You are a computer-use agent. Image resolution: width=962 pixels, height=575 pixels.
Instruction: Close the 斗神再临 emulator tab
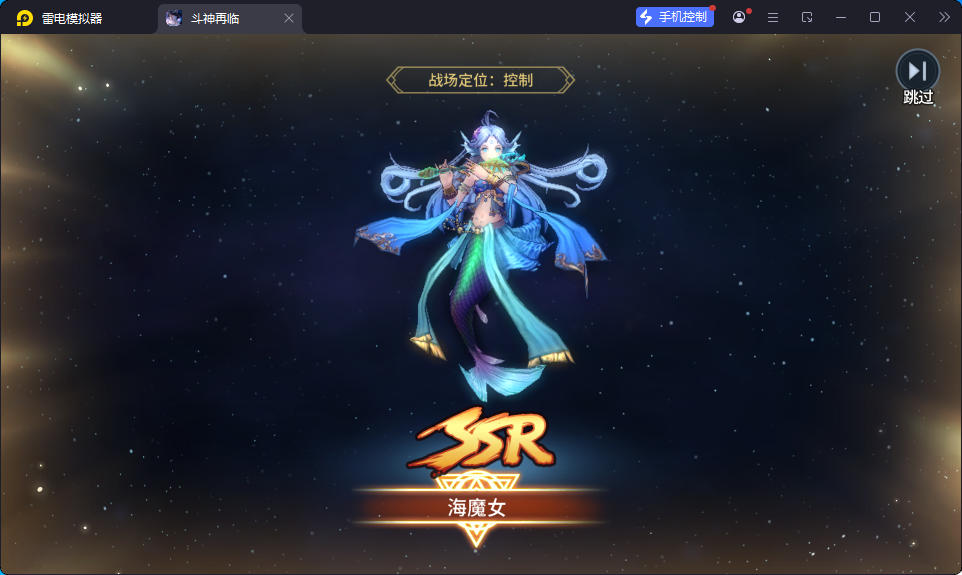(x=289, y=18)
